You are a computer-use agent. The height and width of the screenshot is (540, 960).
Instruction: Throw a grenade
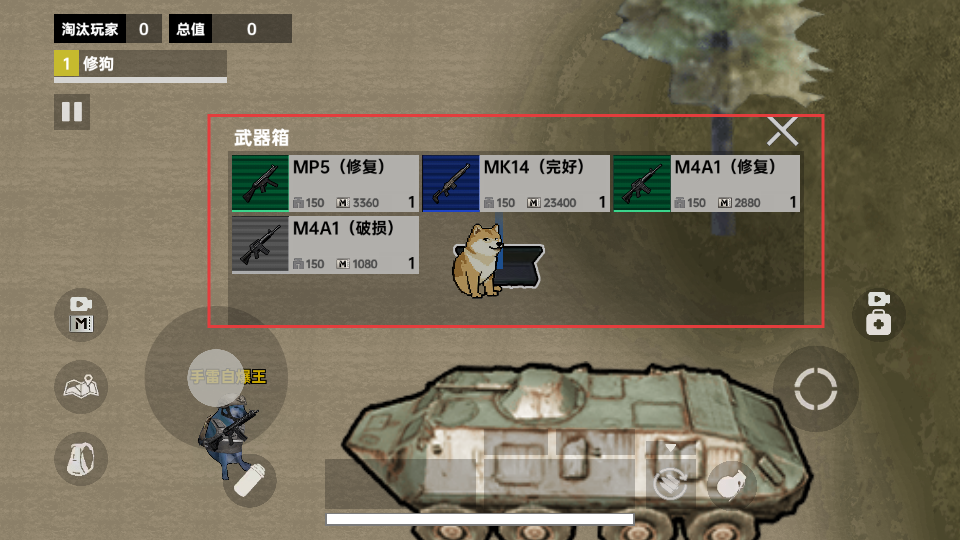(733, 484)
